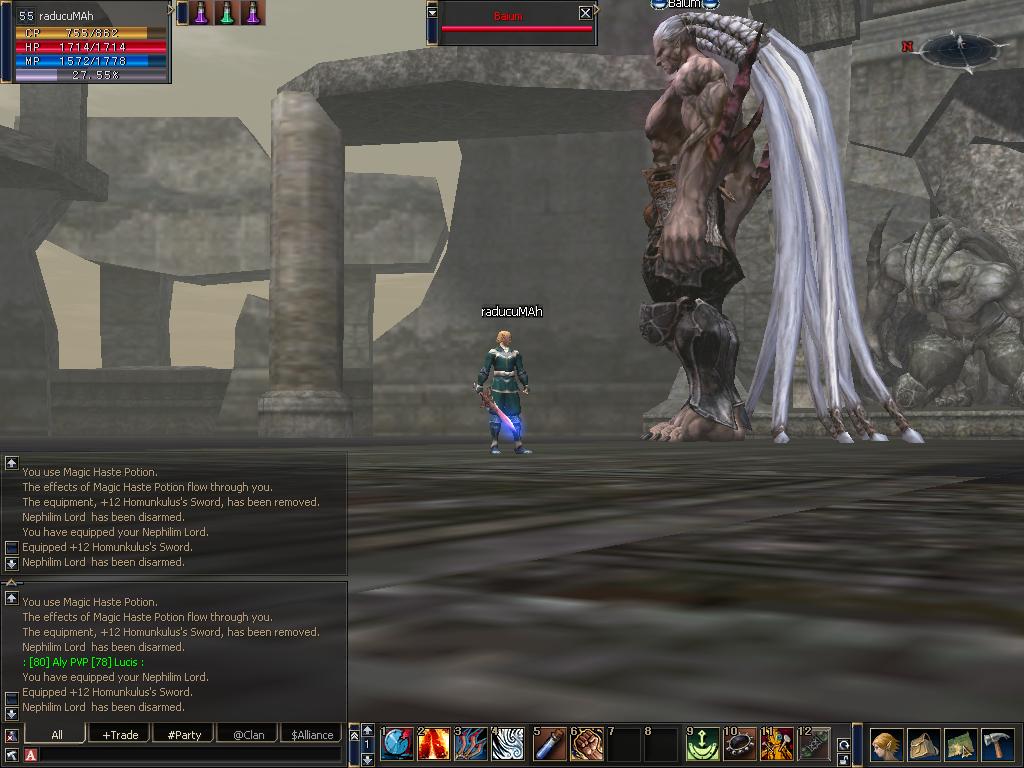Open the inventory bag icon
The image size is (1024, 768).
click(x=923, y=745)
